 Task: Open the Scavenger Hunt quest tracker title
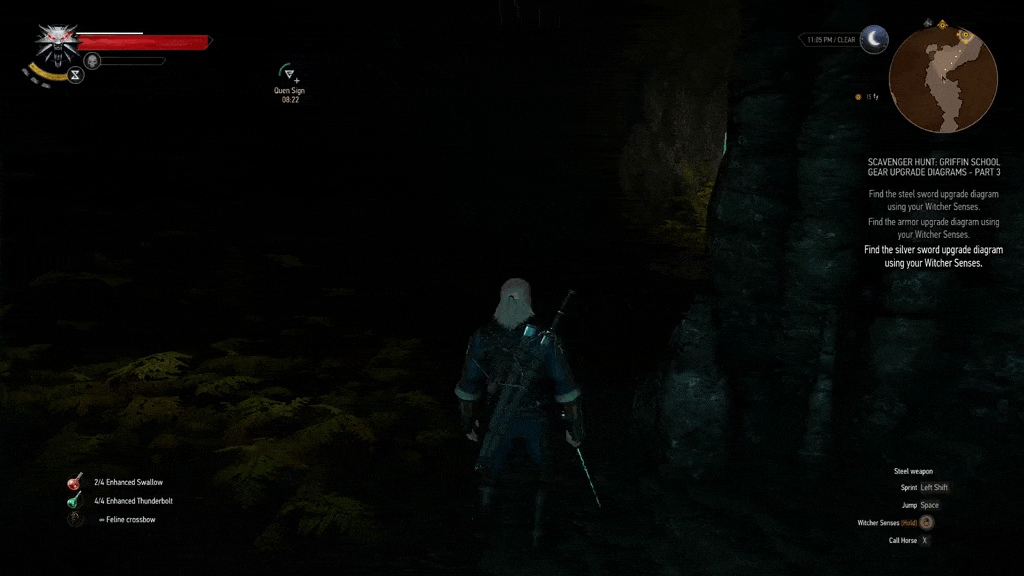click(x=933, y=166)
